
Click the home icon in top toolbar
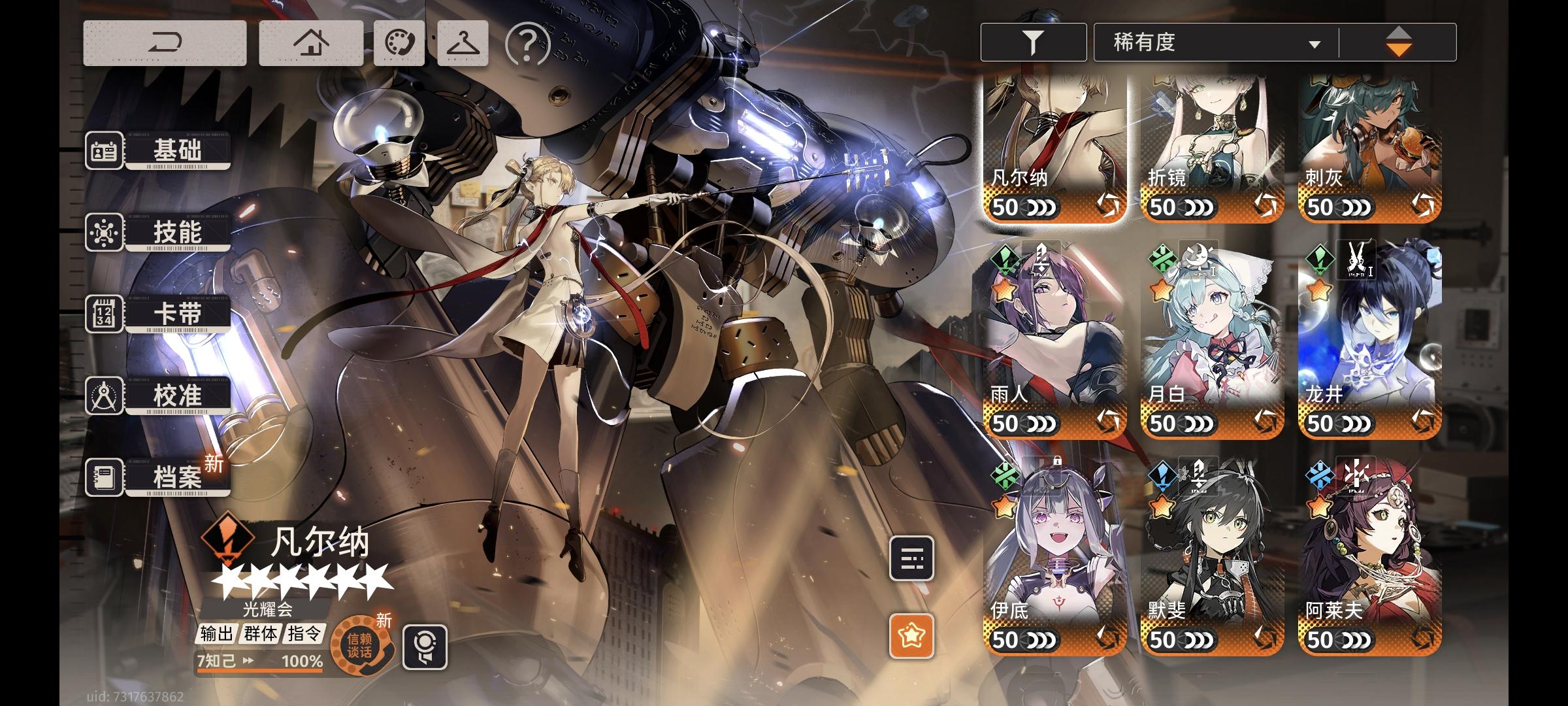pos(310,41)
